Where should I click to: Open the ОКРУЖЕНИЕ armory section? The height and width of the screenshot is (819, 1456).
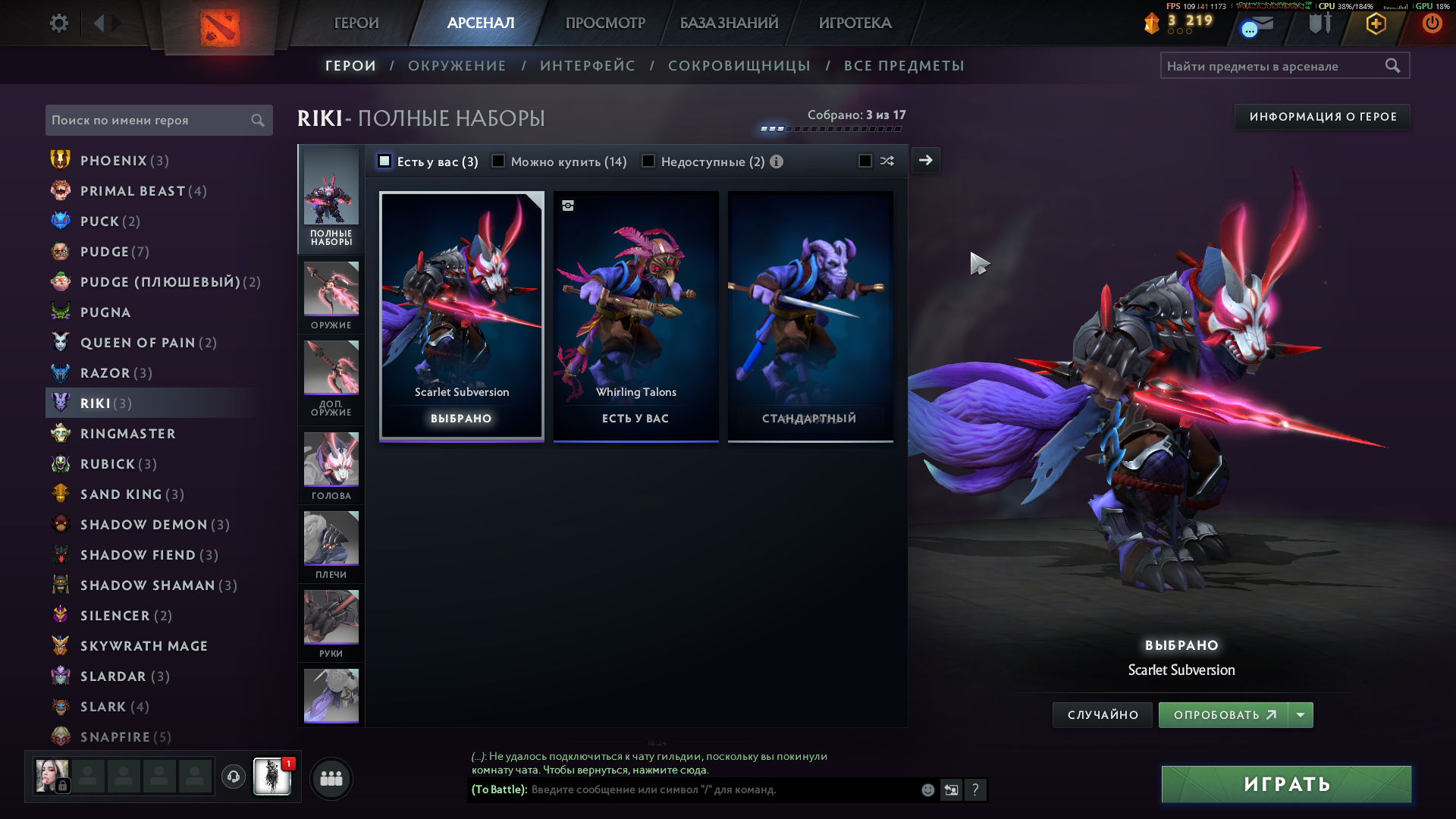click(x=457, y=66)
